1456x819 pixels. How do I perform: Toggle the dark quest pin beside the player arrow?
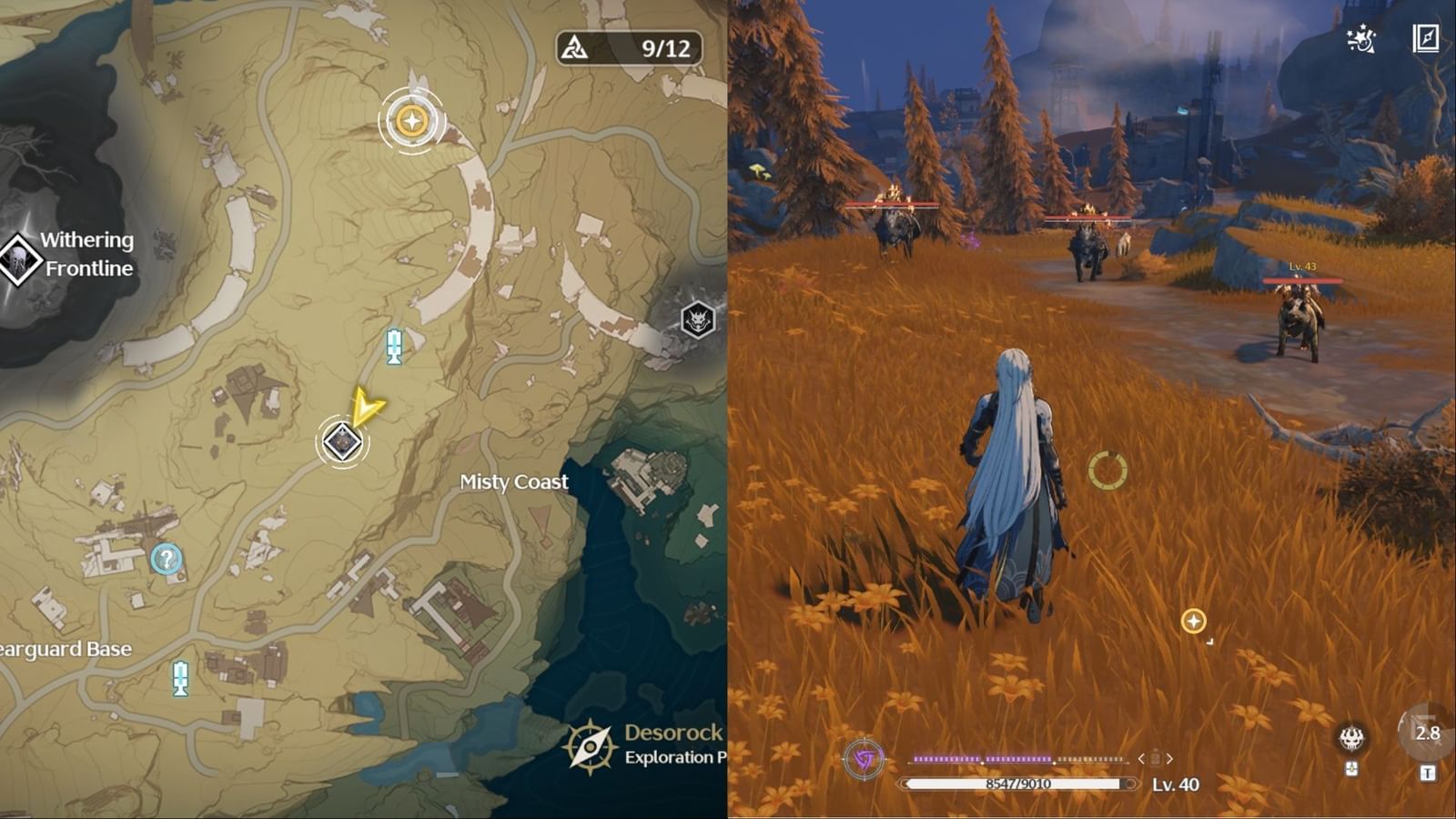click(340, 440)
